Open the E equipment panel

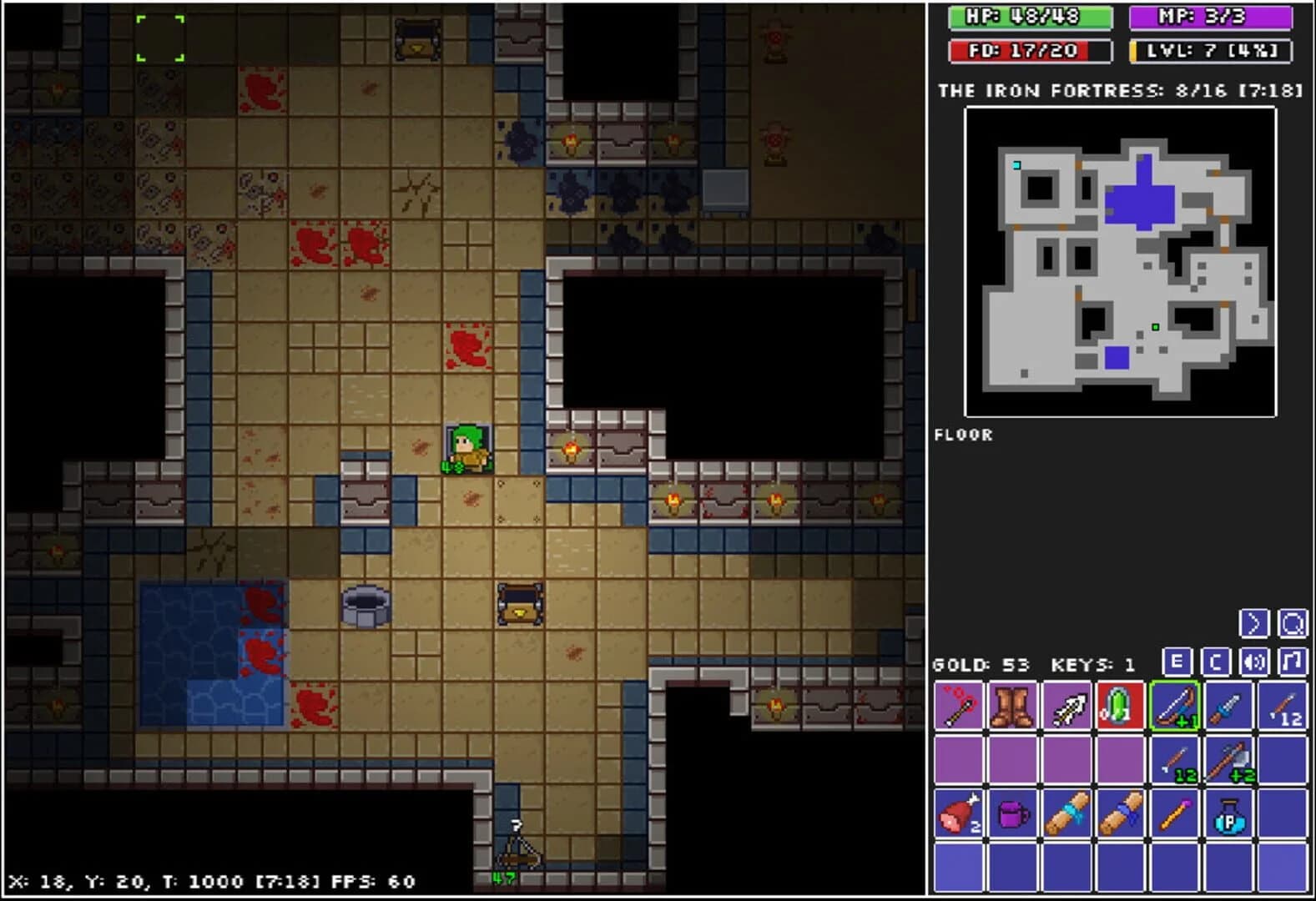1178,663
